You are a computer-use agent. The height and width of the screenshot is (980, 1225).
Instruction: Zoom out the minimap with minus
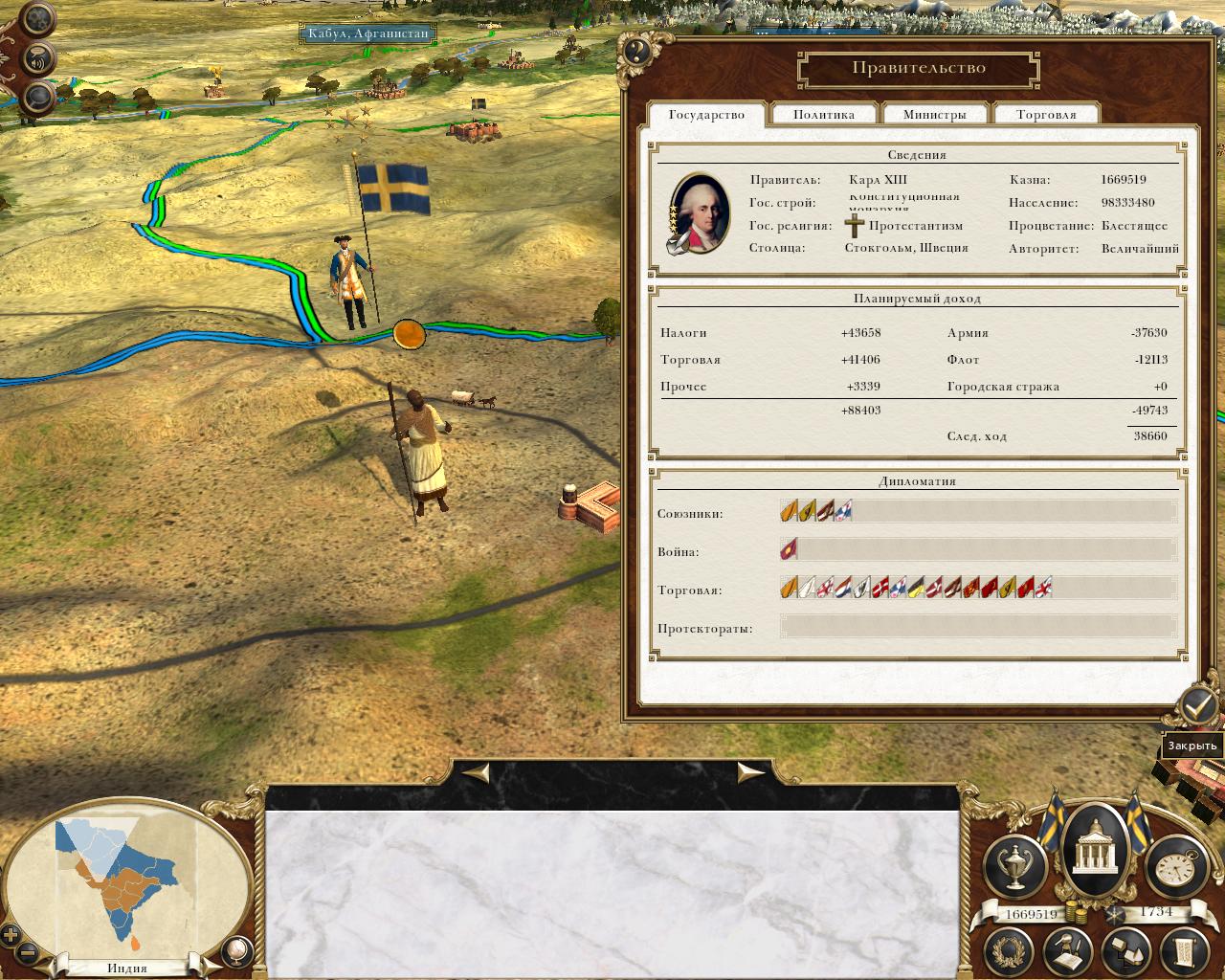(x=28, y=953)
